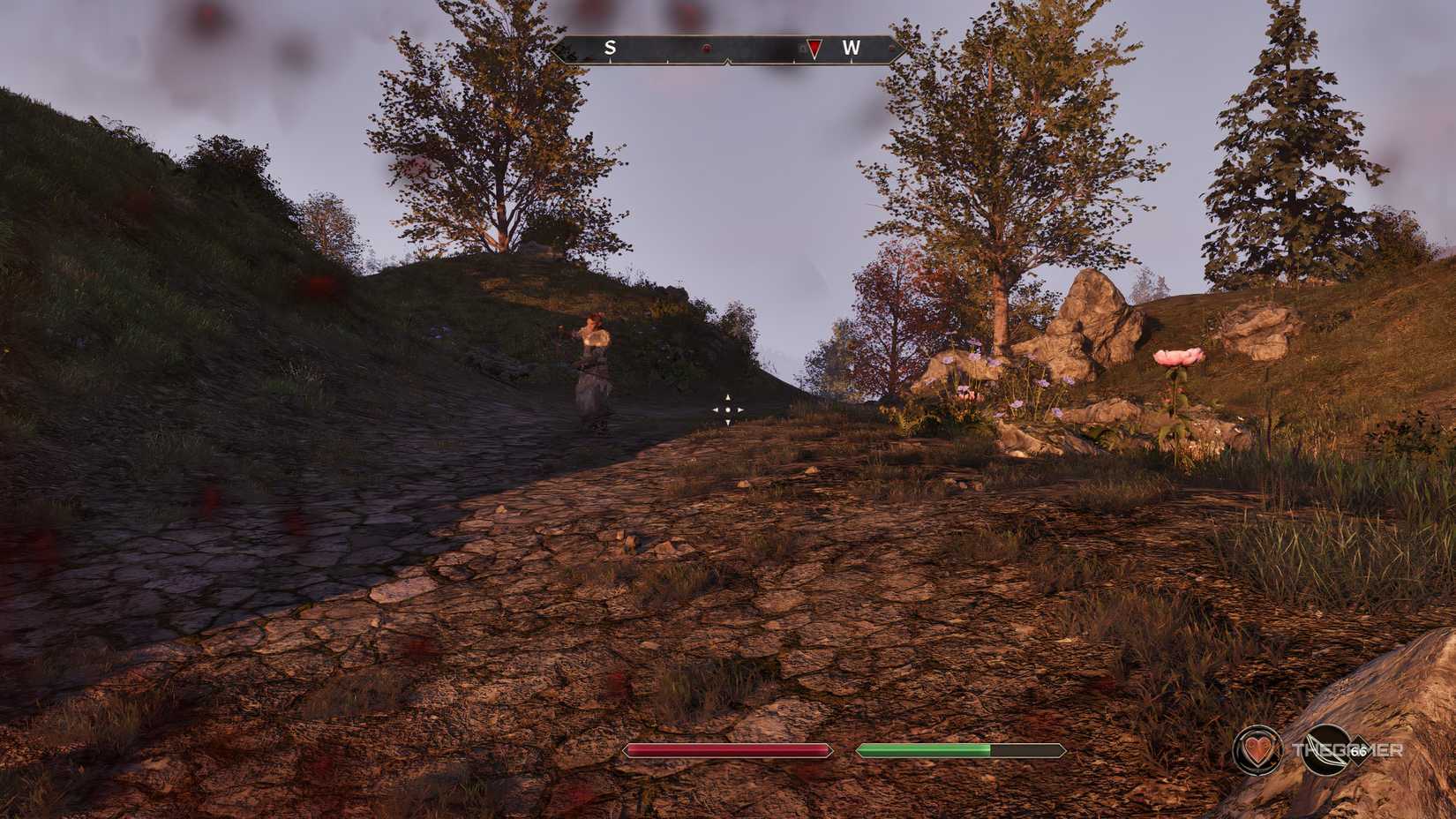Select the W direction letter on compass
The height and width of the screenshot is (819, 1456).
(x=852, y=49)
